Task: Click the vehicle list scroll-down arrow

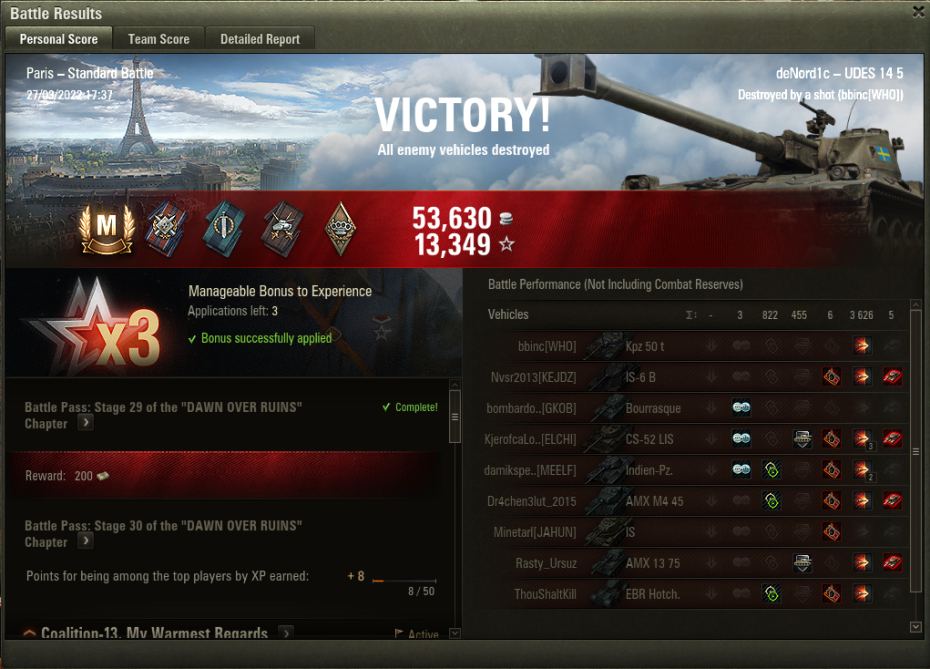Action: 916,627
